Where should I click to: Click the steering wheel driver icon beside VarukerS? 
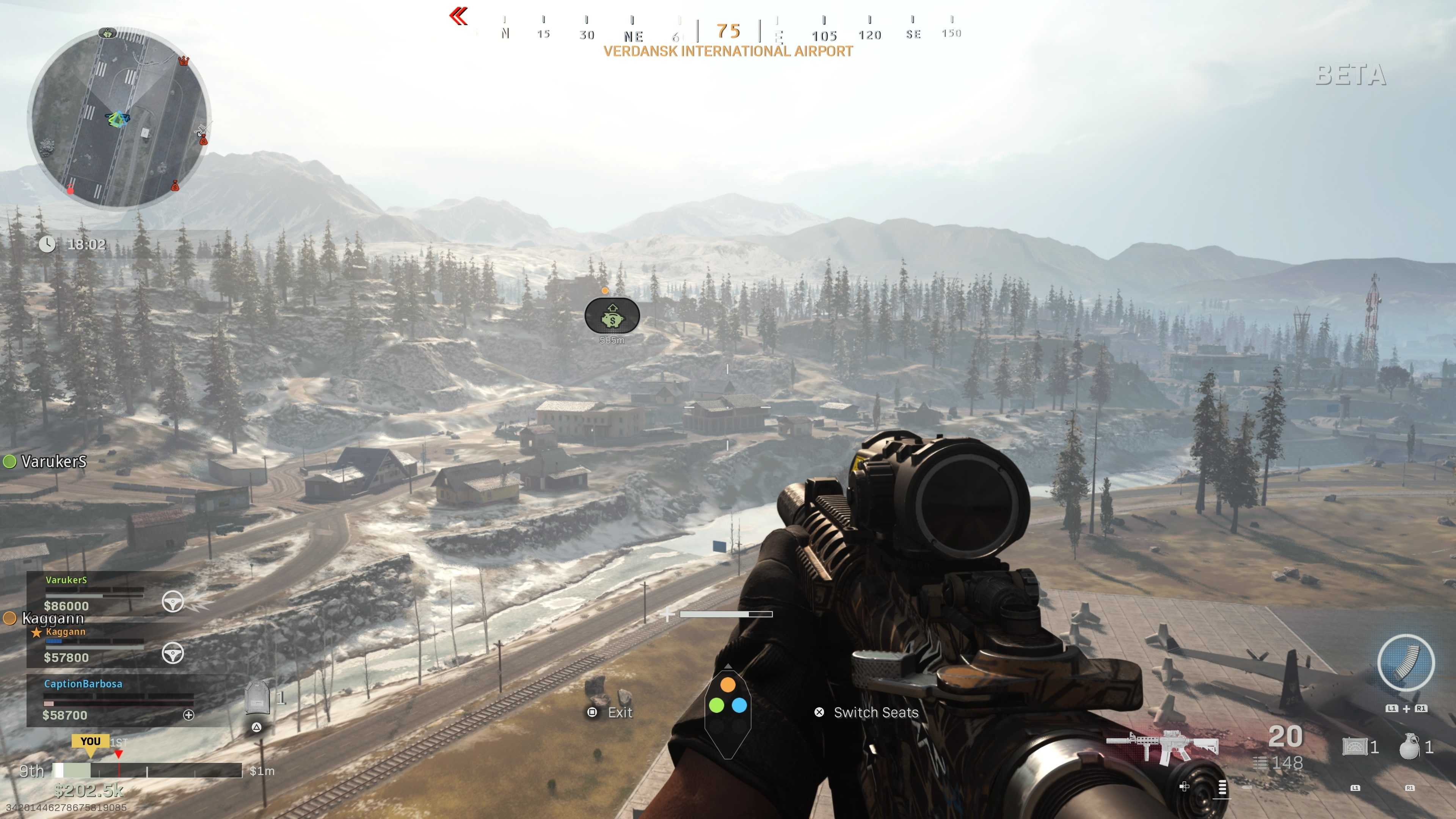click(174, 601)
